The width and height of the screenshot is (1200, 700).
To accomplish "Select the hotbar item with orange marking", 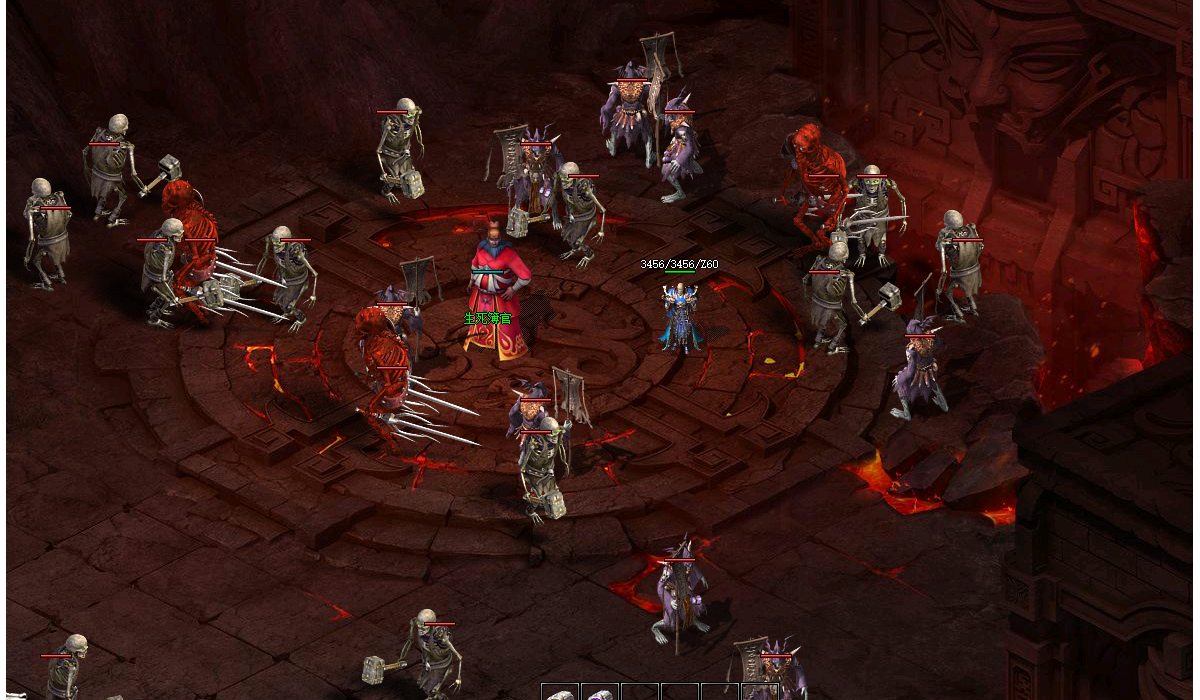I will point(560,694).
